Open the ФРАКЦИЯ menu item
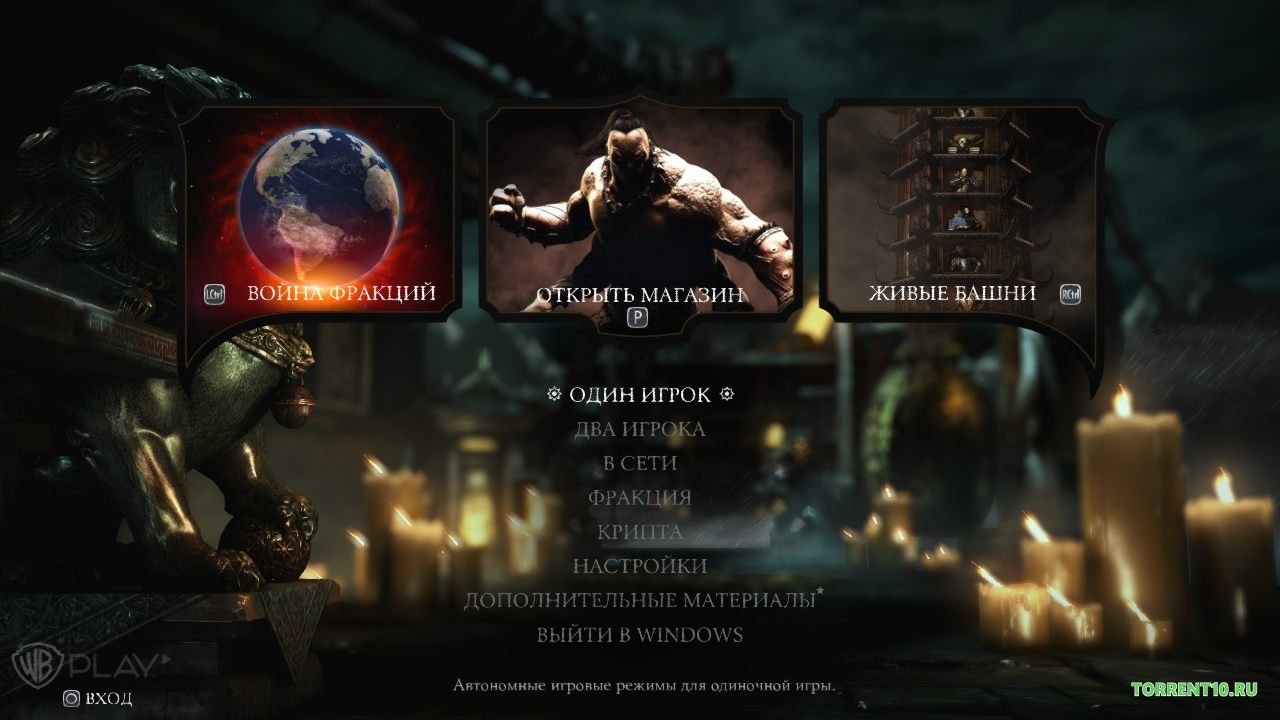 639,496
